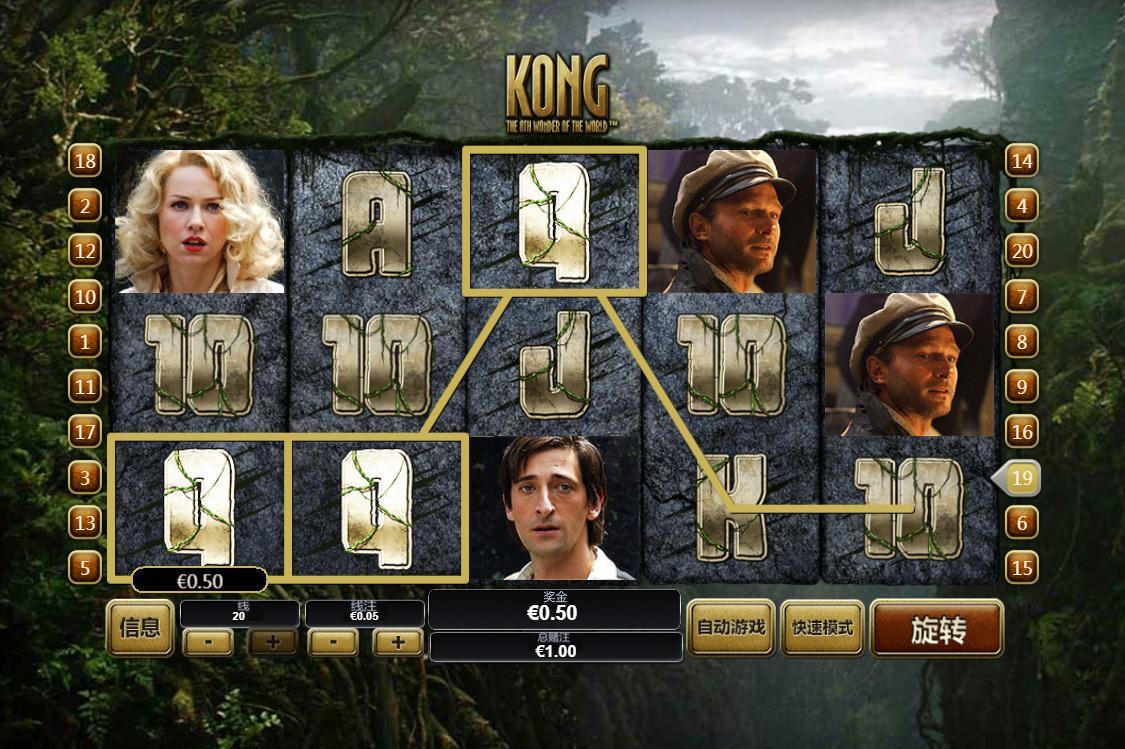
Task: Select payline number 18
Action: click(x=85, y=161)
